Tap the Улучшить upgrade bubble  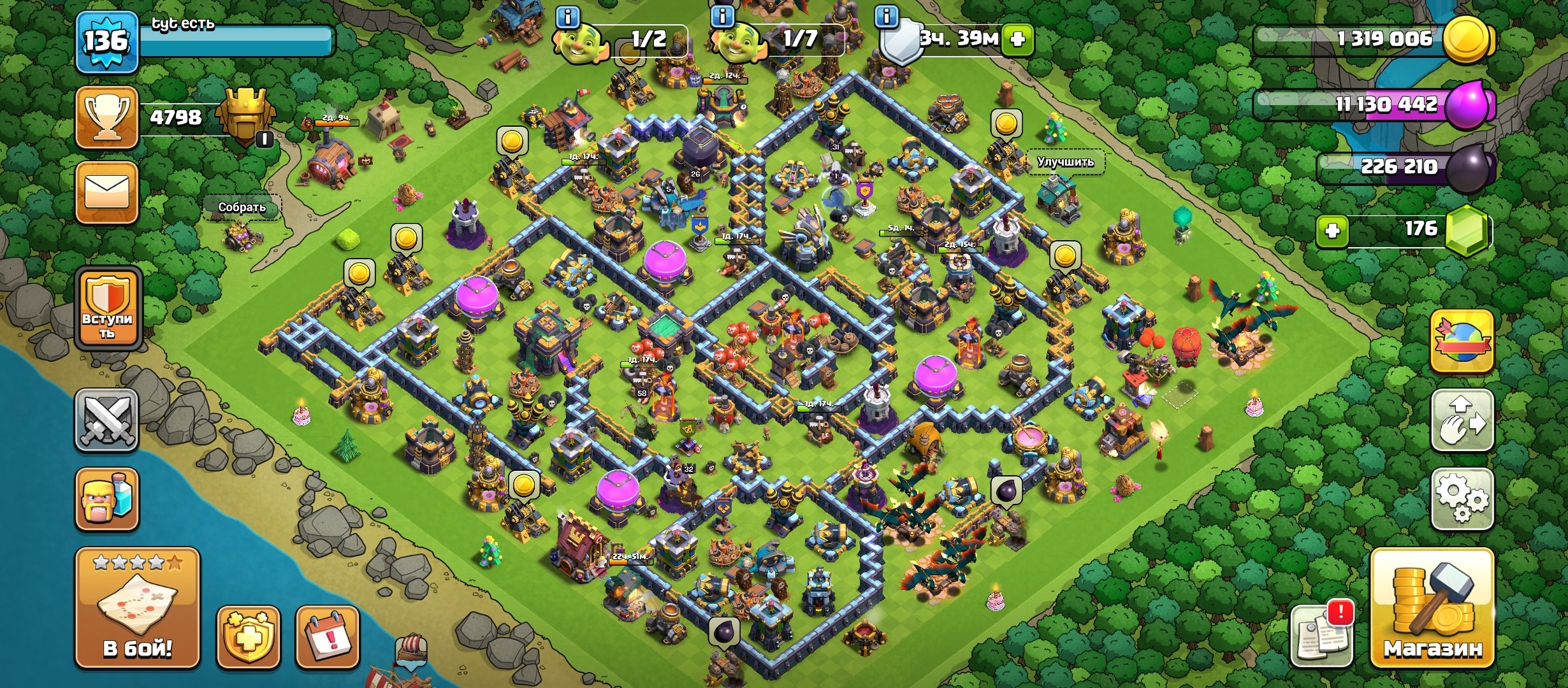coord(1065,162)
